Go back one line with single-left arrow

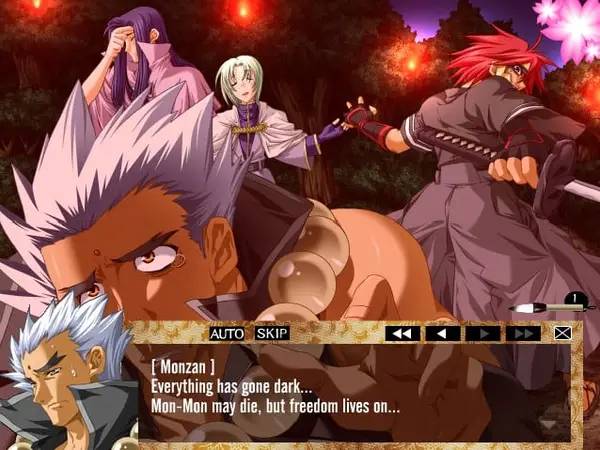442,333
